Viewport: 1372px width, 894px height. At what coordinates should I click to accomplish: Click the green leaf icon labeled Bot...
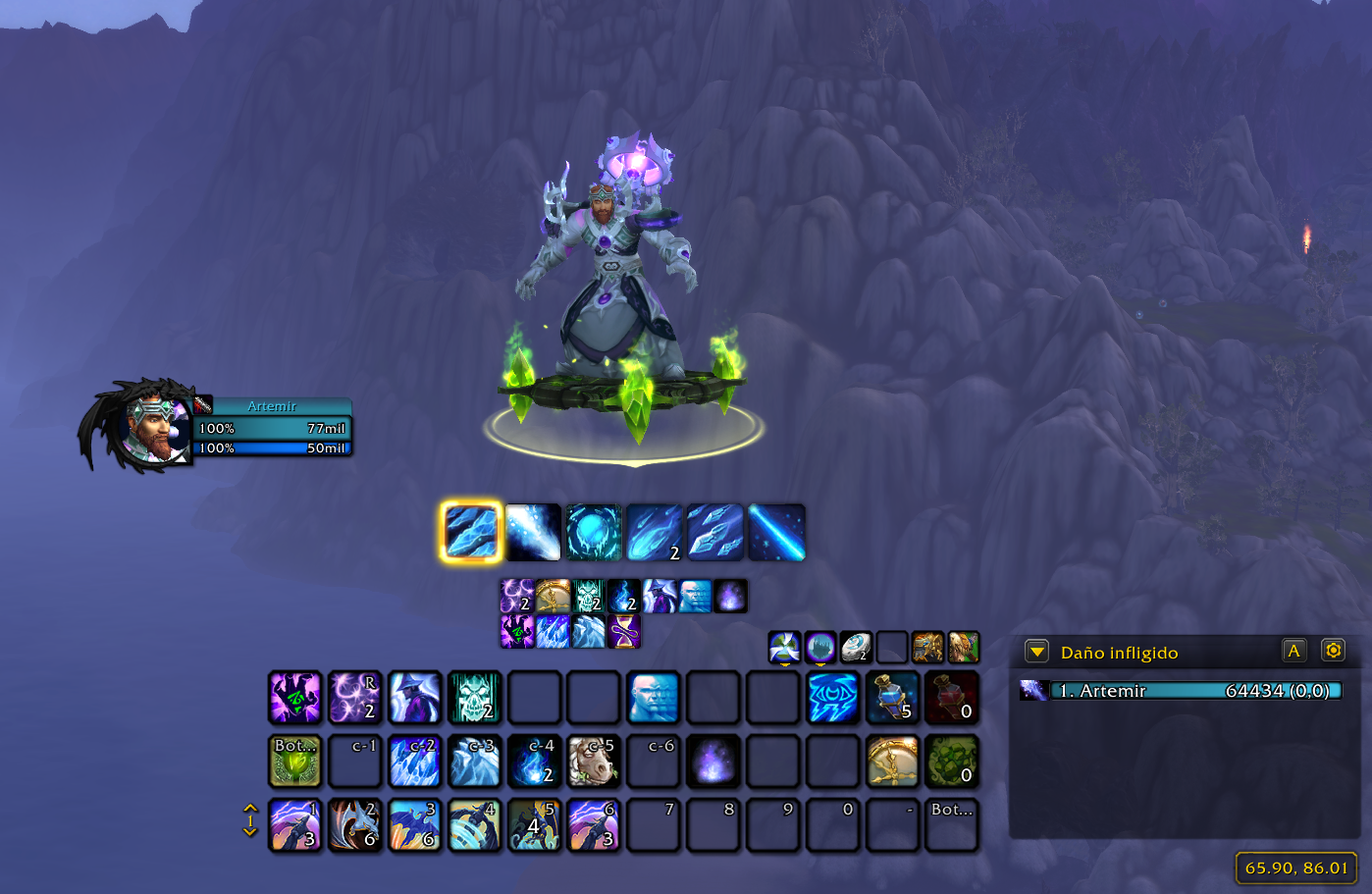pyautogui.click(x=295, y=761)
